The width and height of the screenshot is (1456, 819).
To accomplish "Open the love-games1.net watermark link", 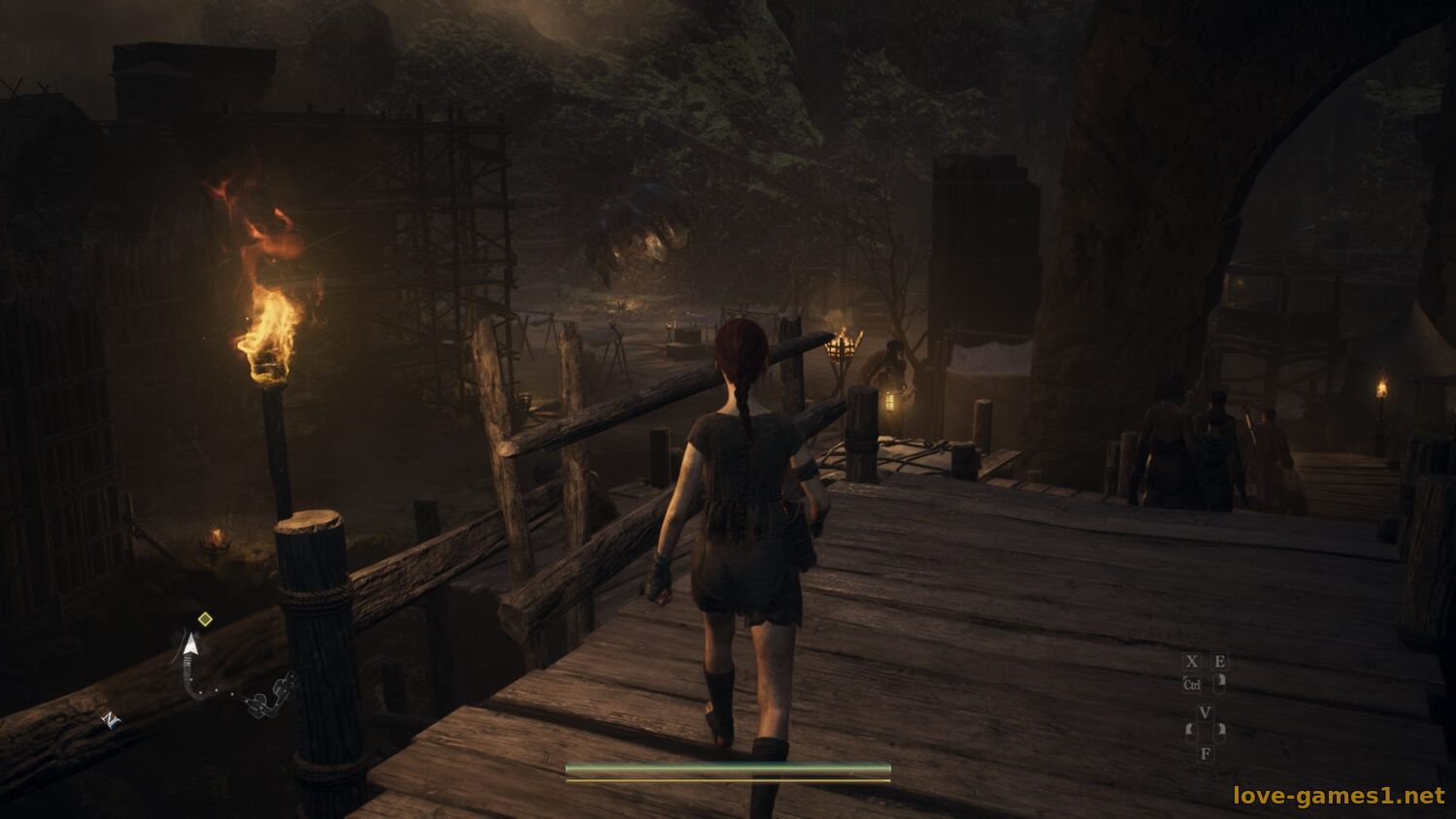I will pyautogui.click(x=1339, y=796).
